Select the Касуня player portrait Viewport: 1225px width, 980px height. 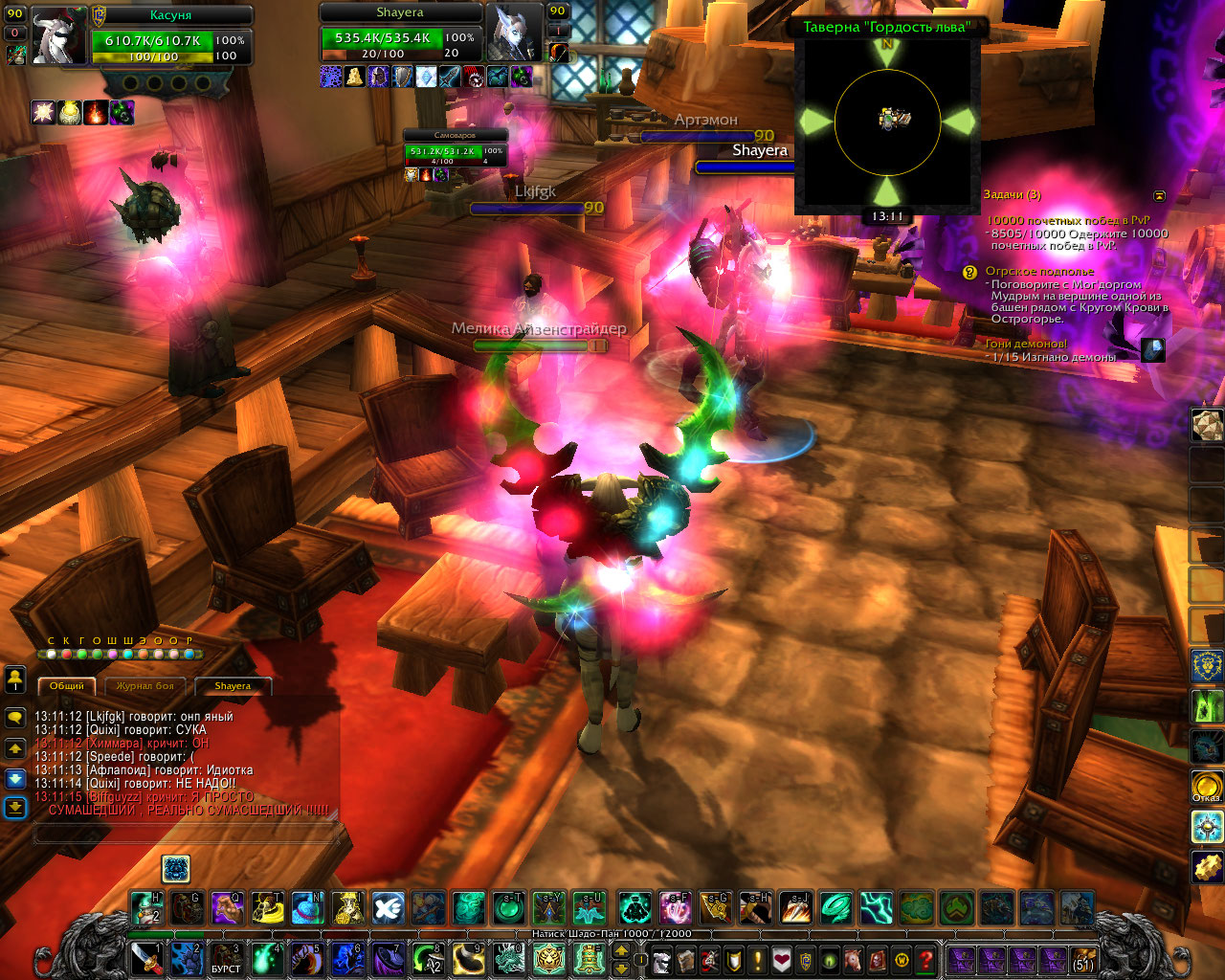(x=58, y=37)
